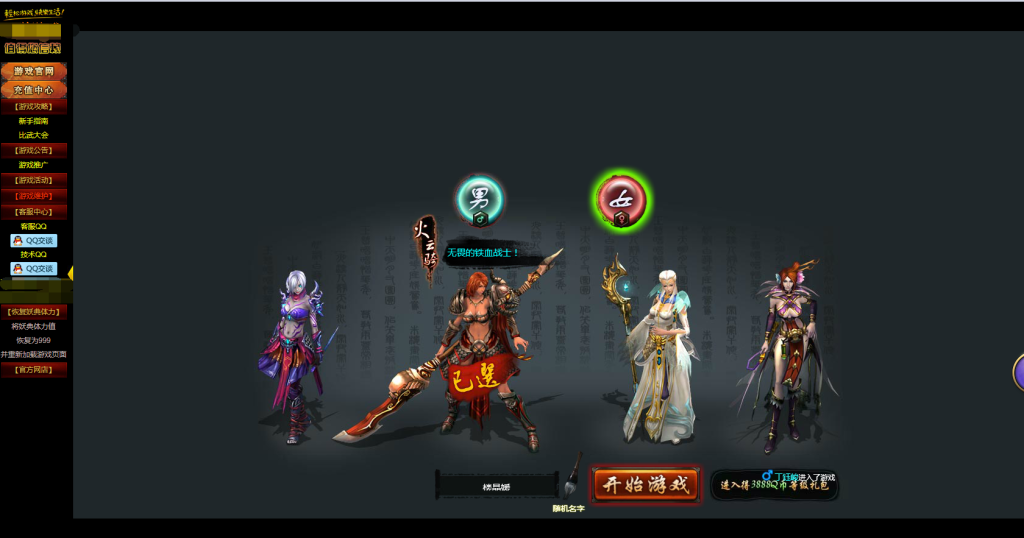Open the 3888Q币 level gift pack banner
The image size is (1024, 538).
pos(775,486)
